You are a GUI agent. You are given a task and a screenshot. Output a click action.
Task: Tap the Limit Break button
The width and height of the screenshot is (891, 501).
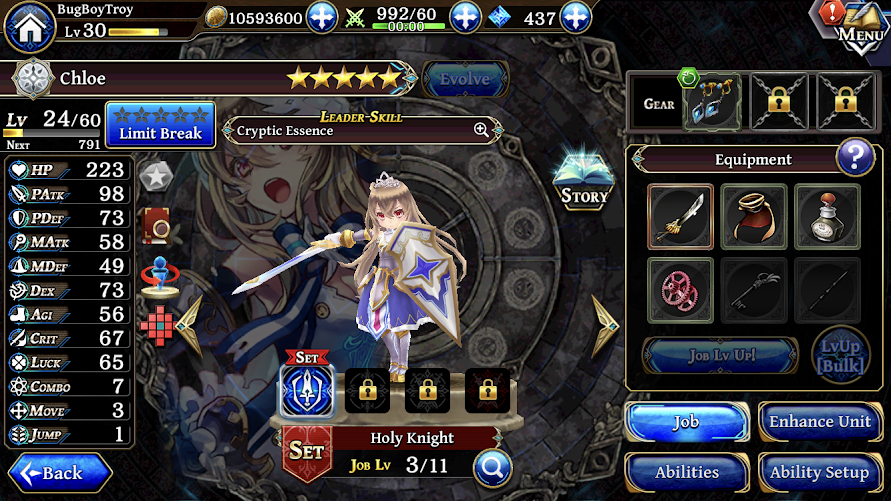[x=160, y=124]
